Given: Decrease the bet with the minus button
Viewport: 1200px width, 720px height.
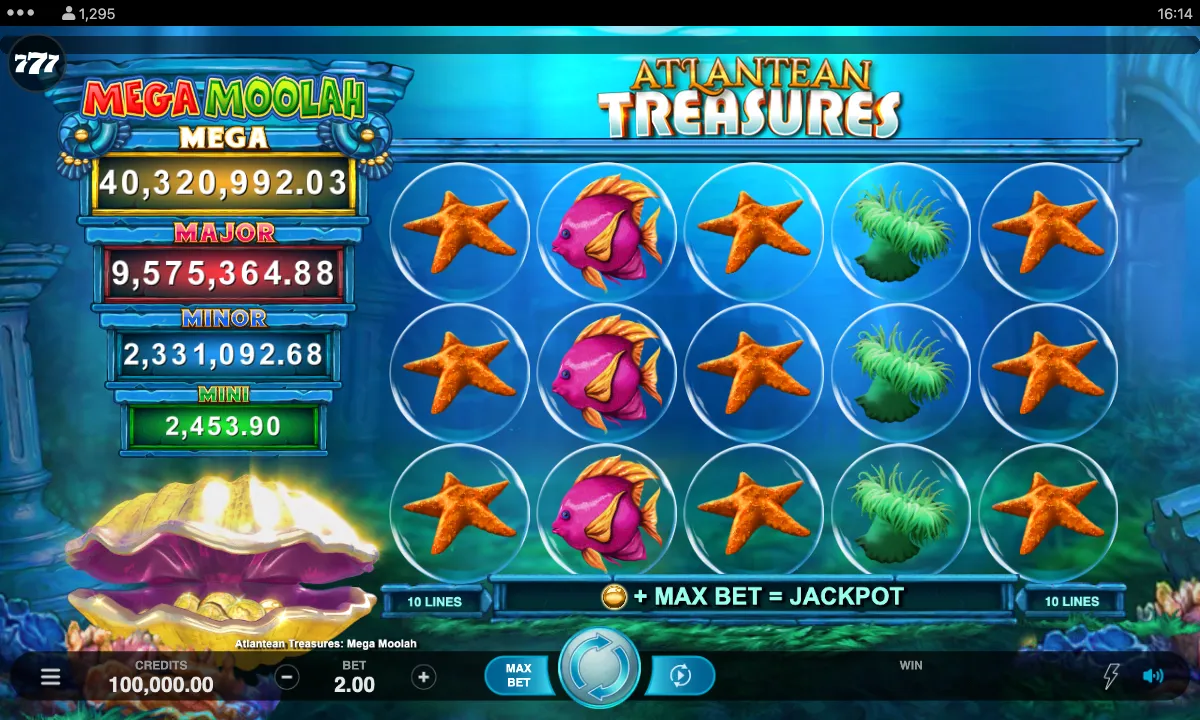Looking at the screenshot, I should click(x=287, y=677).
